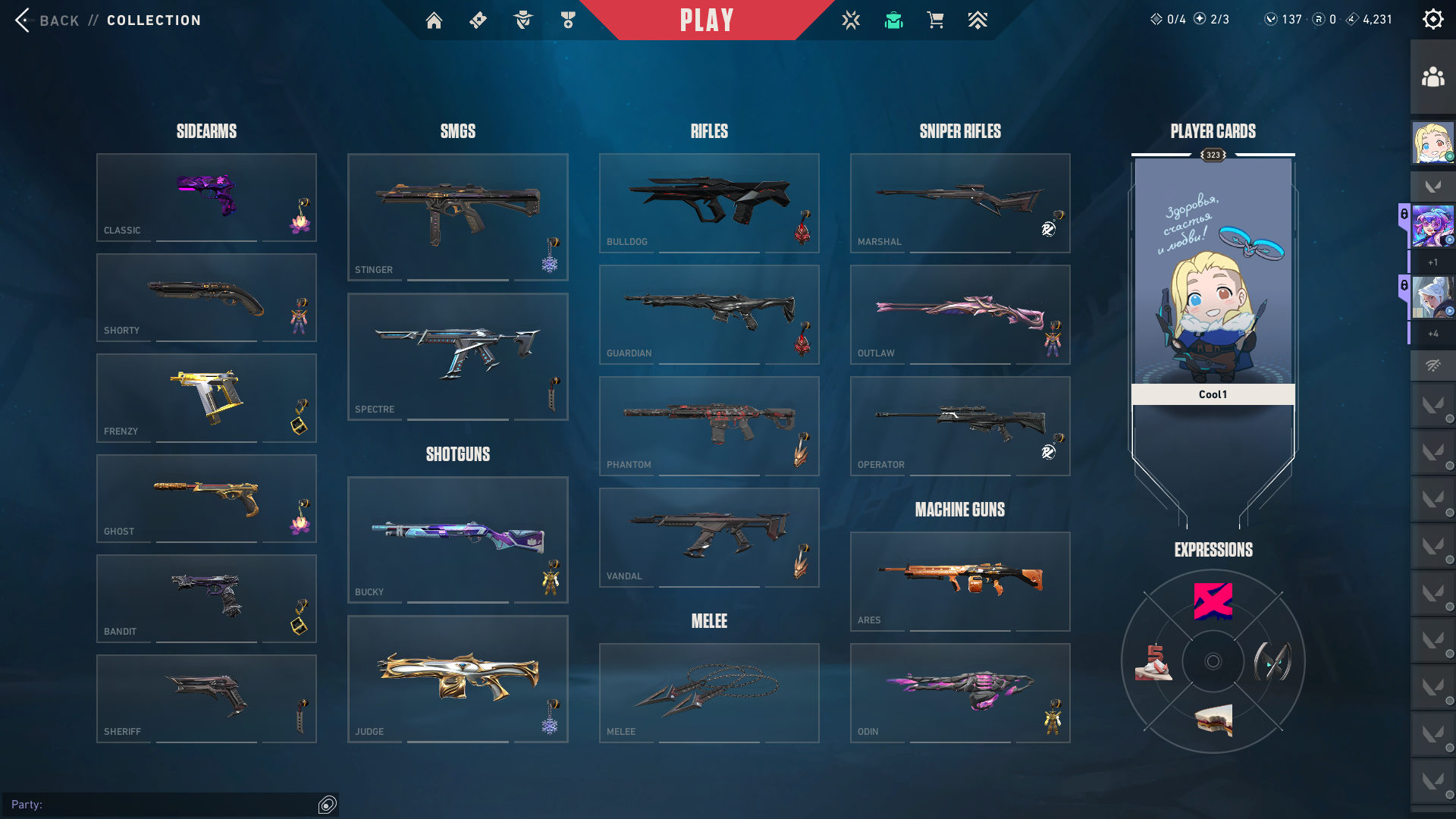The width and height of the screenshot is (1456, 819).
Task: Select the PLAY tab
Action: pos(708,20)
